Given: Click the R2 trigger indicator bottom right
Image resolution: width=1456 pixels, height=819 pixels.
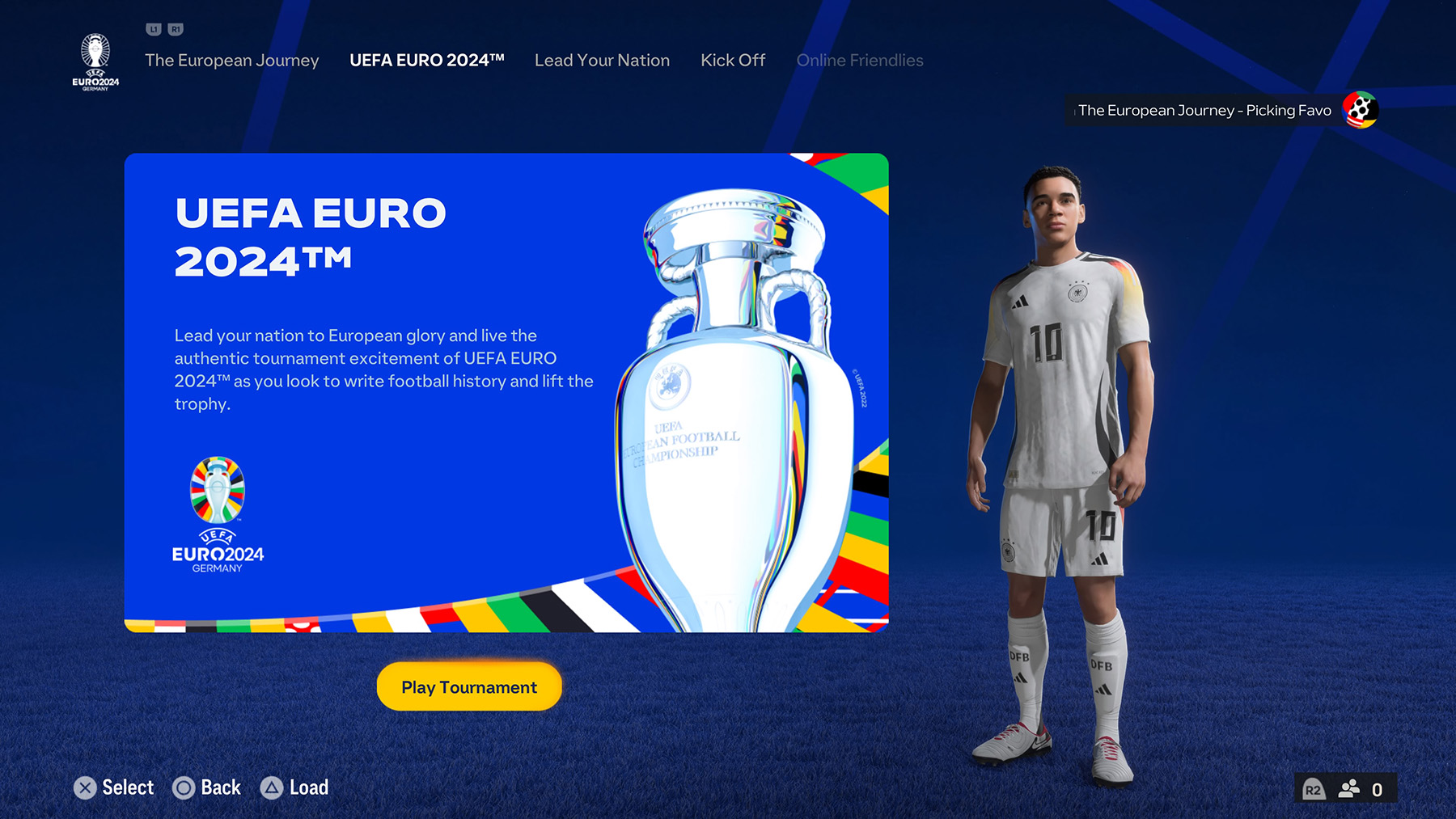Looking at the screenshot, I should pos(1314,789).
